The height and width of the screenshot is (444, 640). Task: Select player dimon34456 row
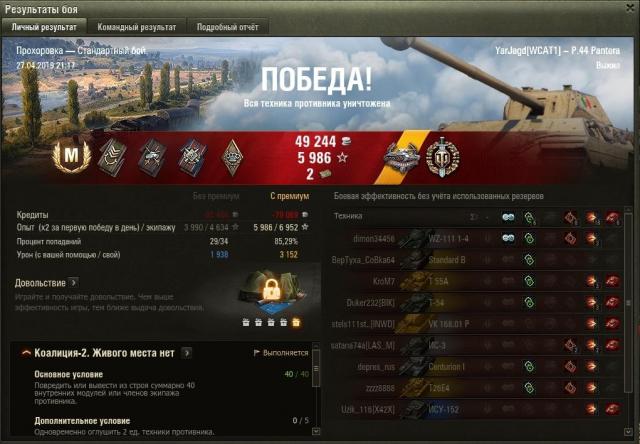480,238
